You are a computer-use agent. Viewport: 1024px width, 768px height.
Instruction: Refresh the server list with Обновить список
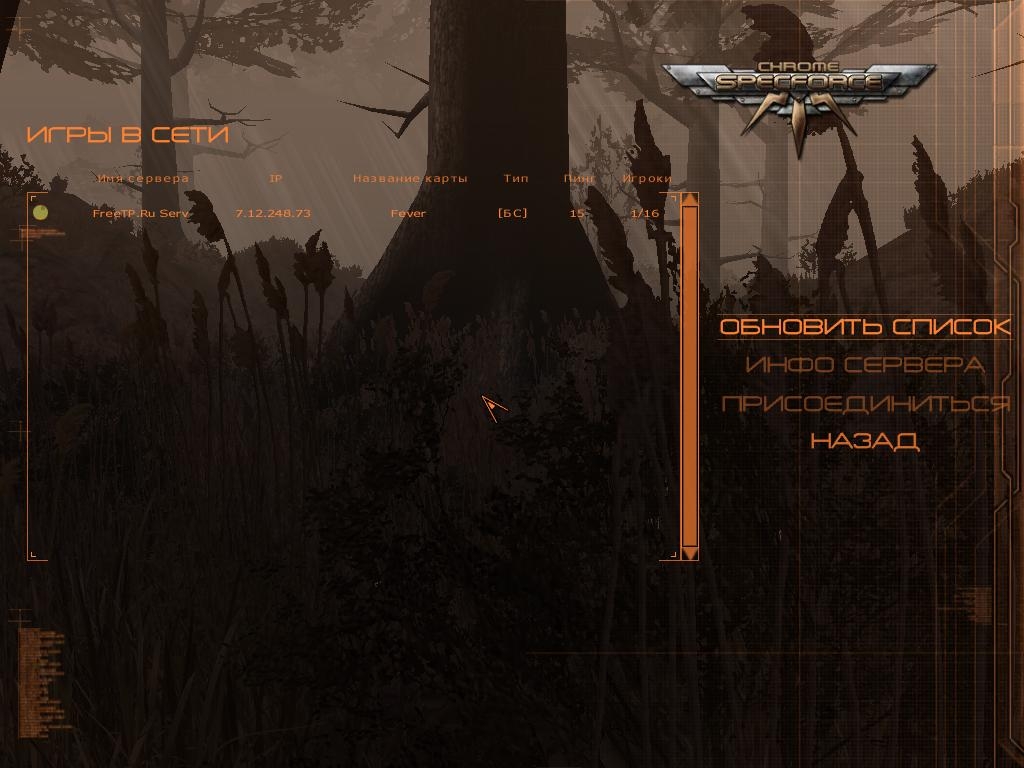[x=865, y=327]
